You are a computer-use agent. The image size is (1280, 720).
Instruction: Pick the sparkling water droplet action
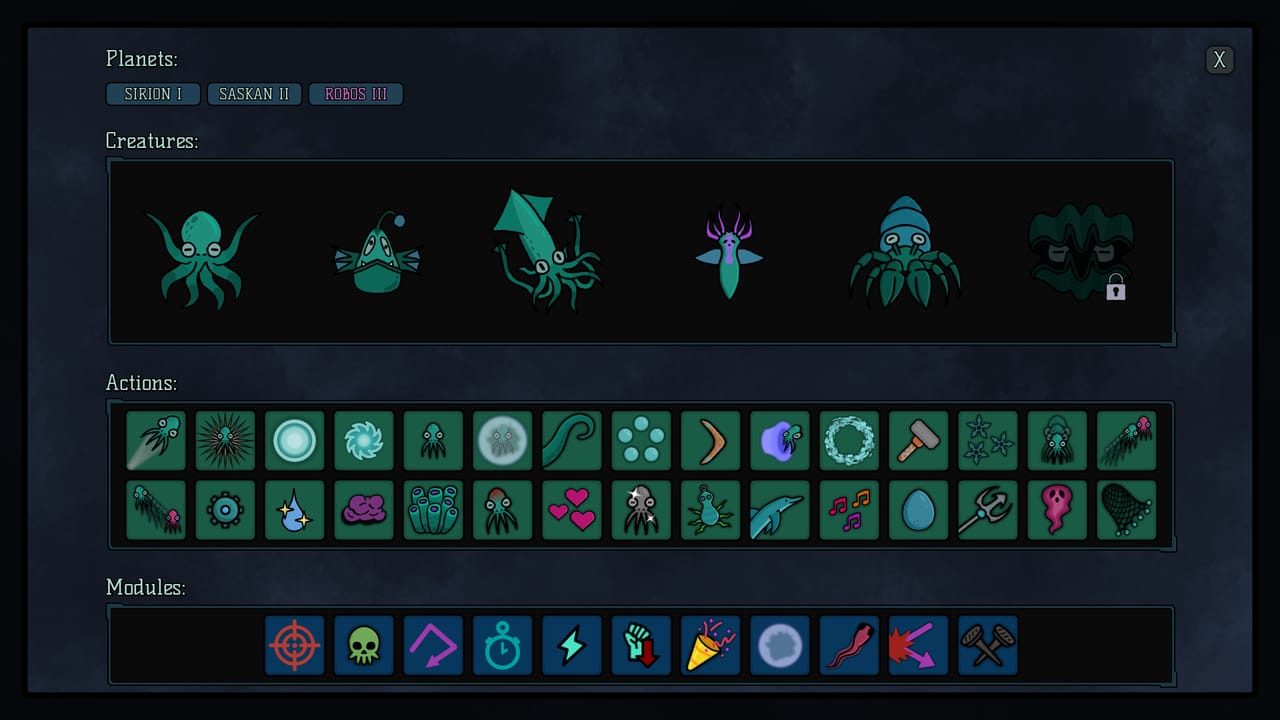click(294, 509)
